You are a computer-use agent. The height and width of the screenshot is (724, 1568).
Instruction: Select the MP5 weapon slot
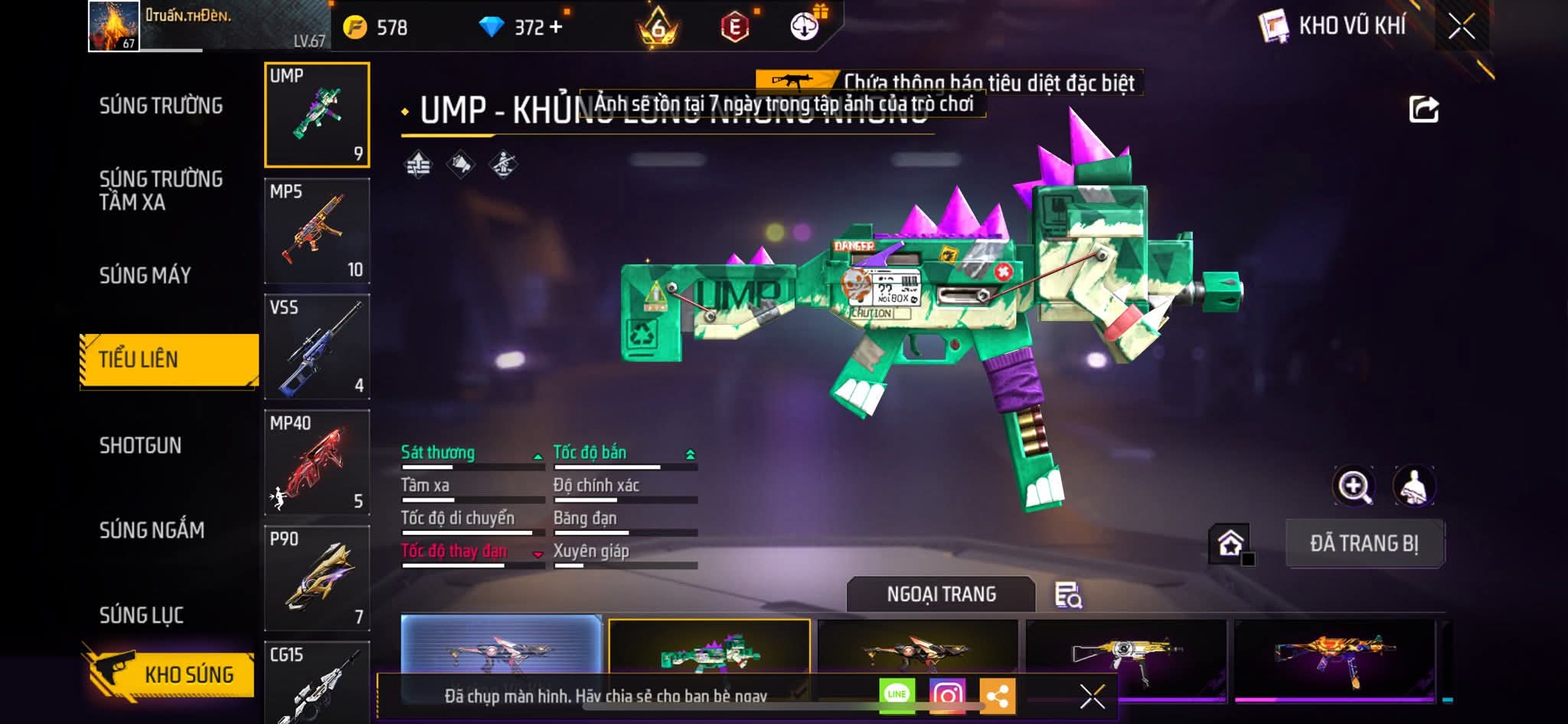[317, 231]
